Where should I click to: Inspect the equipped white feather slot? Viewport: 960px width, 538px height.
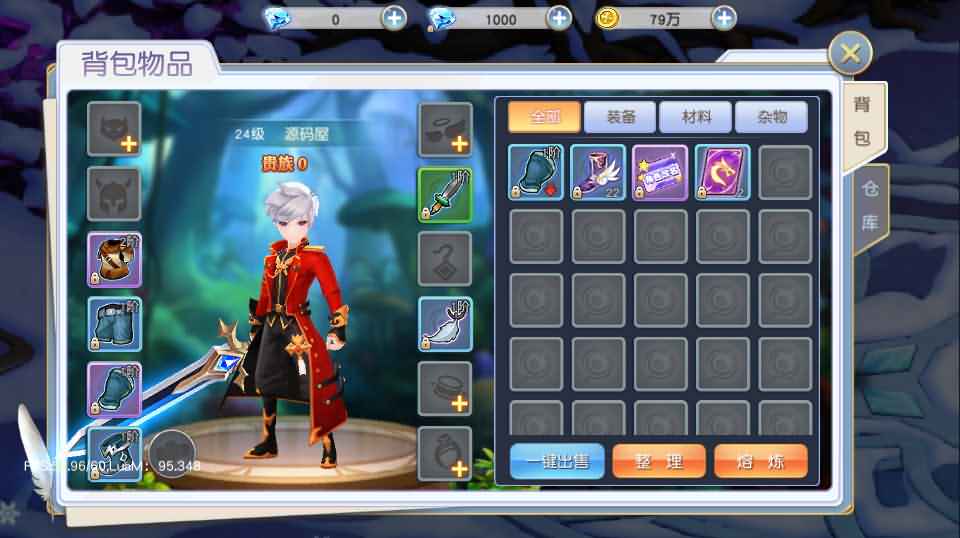point(445,324)
